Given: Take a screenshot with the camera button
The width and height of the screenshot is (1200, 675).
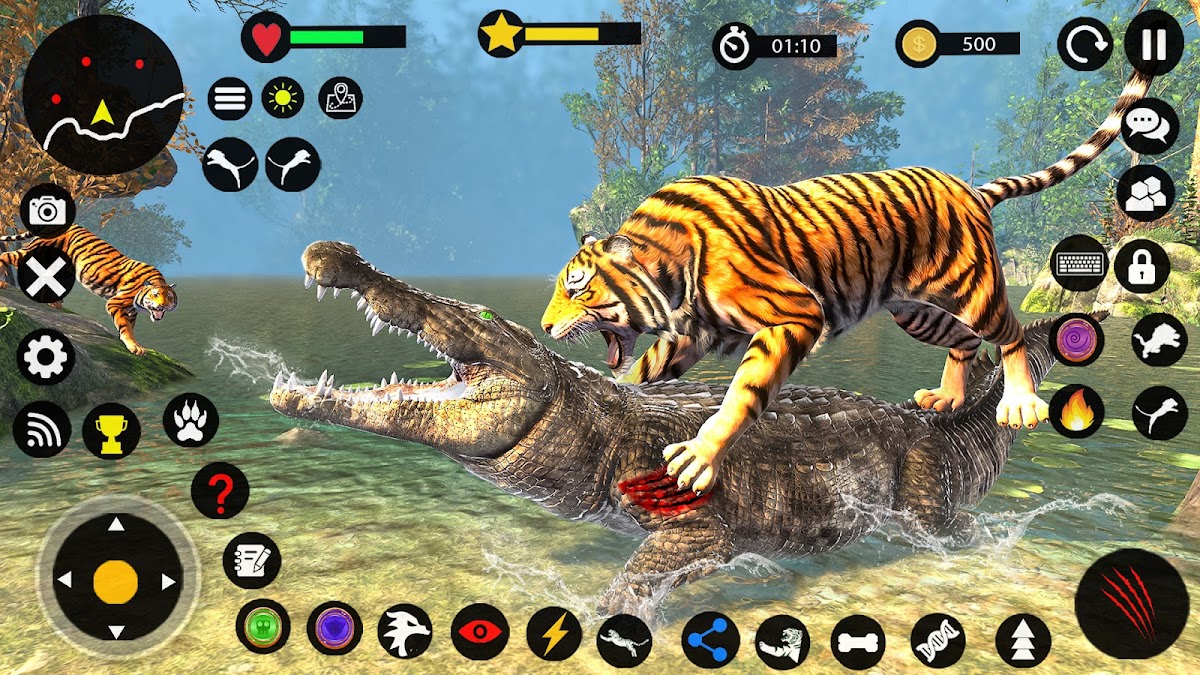Looking at the screenshot, I should (47, 210).
